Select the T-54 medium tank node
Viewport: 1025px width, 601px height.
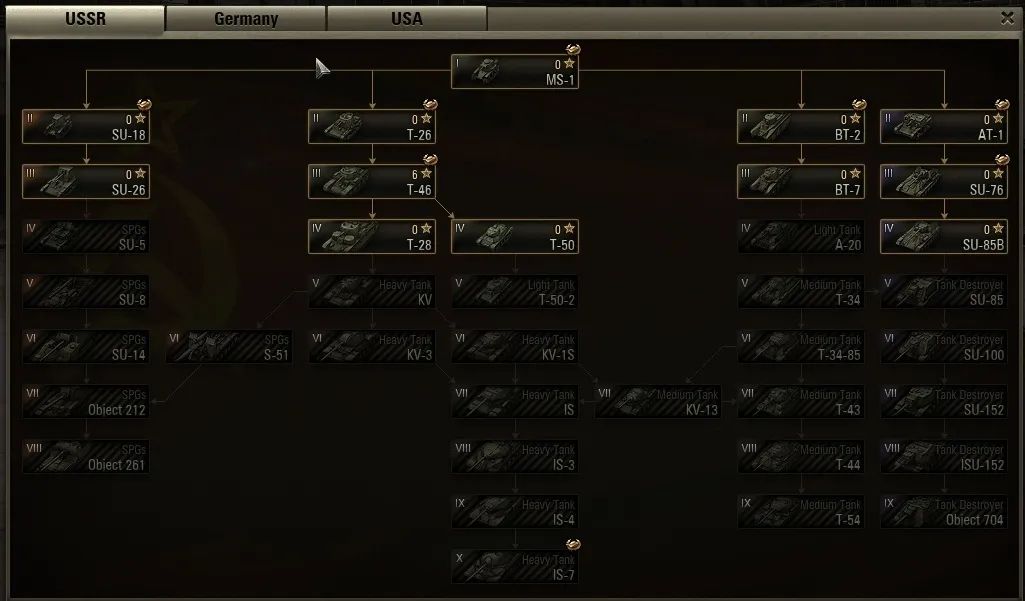coord(801,512)
